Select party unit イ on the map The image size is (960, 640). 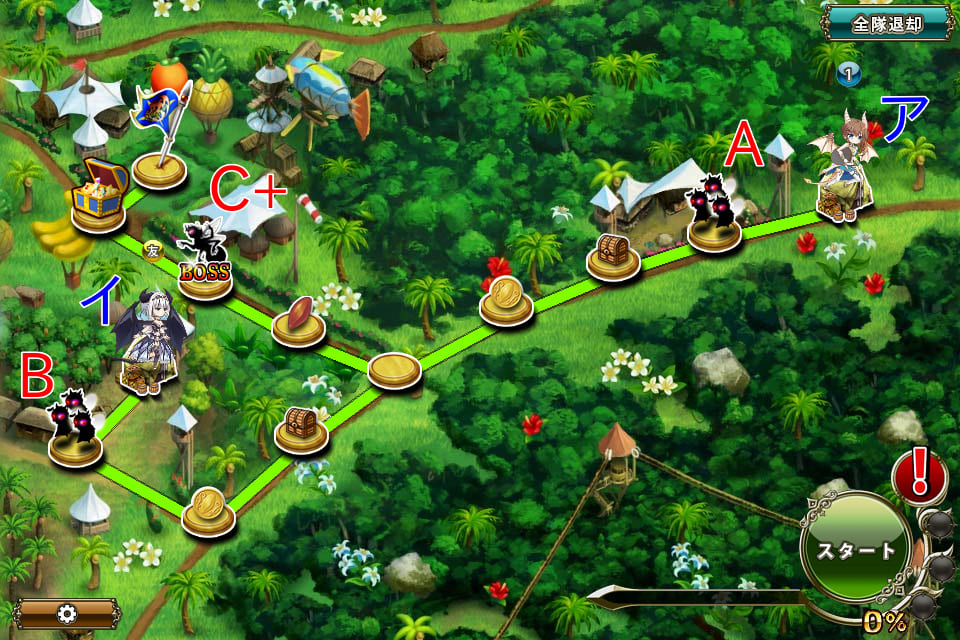(x=148, y=343)
